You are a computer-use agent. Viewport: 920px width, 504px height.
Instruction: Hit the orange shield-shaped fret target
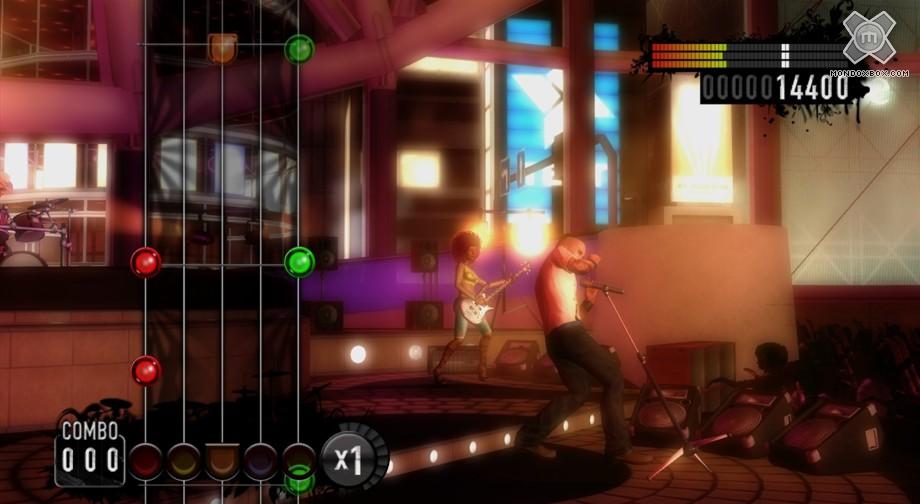(x=222, y=461)
